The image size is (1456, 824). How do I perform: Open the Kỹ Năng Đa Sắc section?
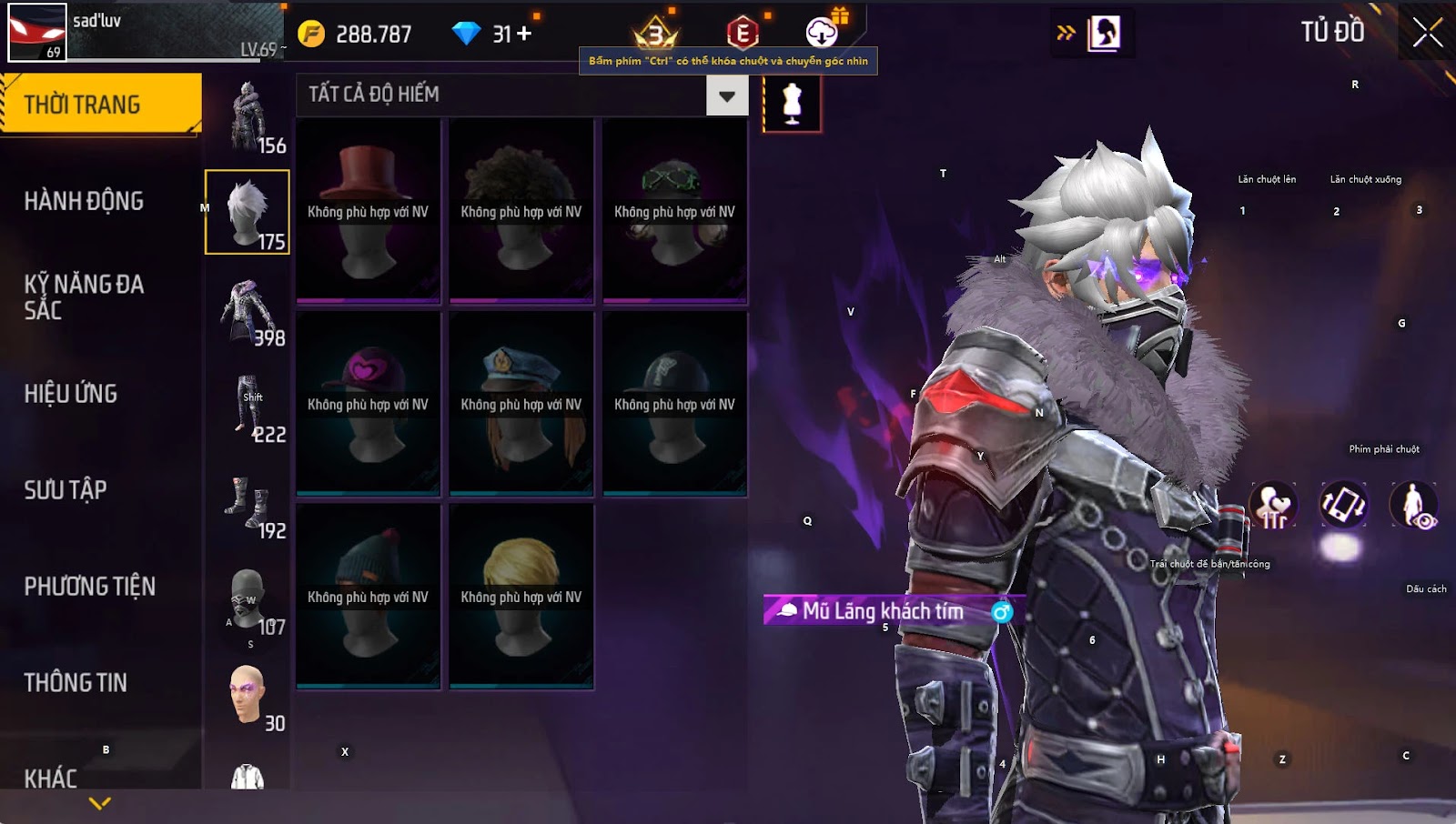84,296
